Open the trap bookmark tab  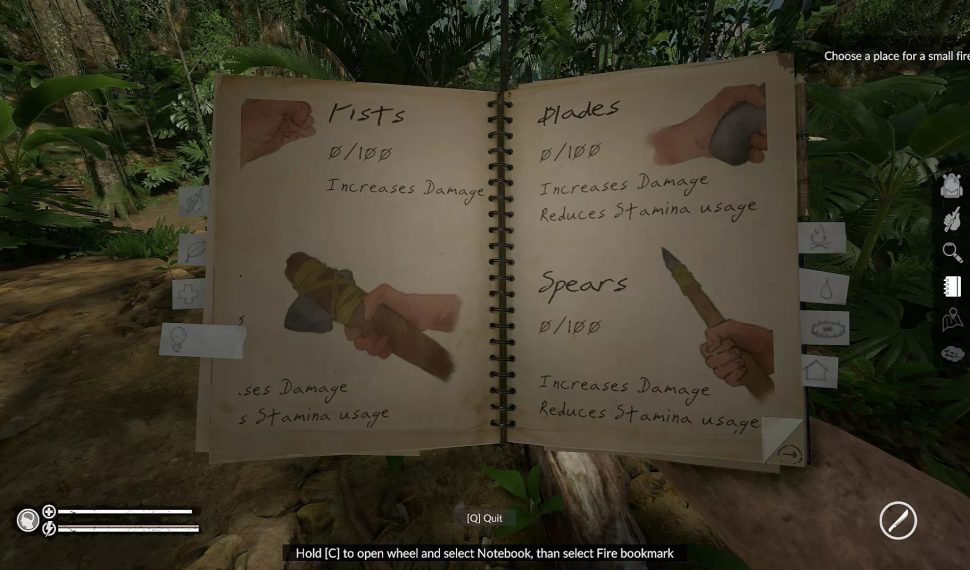click(826, 328)
